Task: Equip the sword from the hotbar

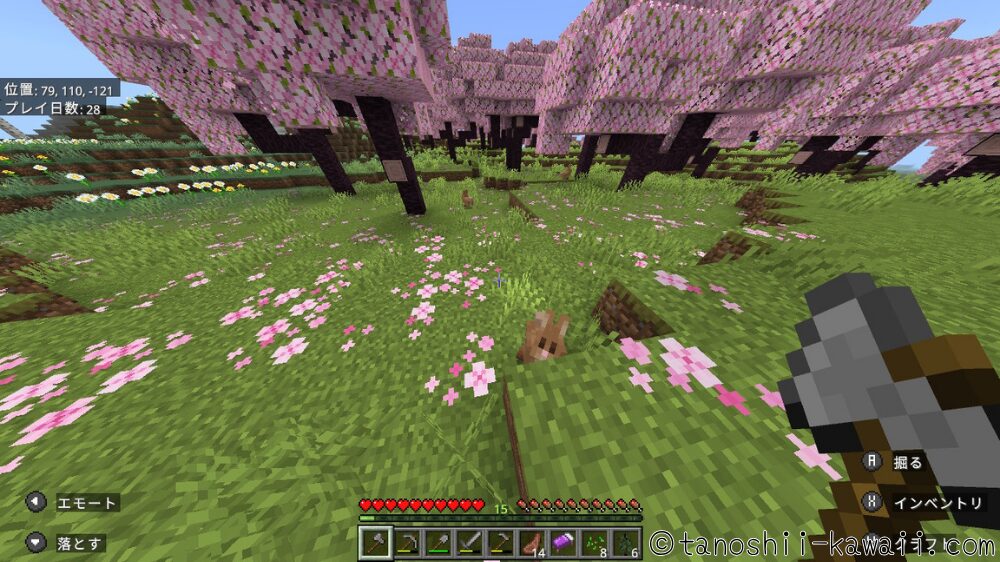Action: [x=469, y=543]
